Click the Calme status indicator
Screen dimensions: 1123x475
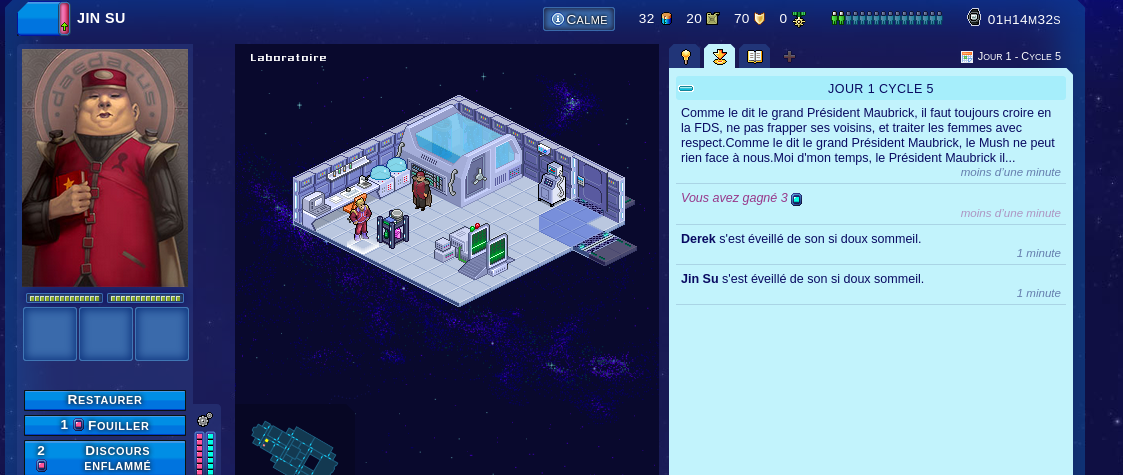pyautogui.click(x=579, y=19)
